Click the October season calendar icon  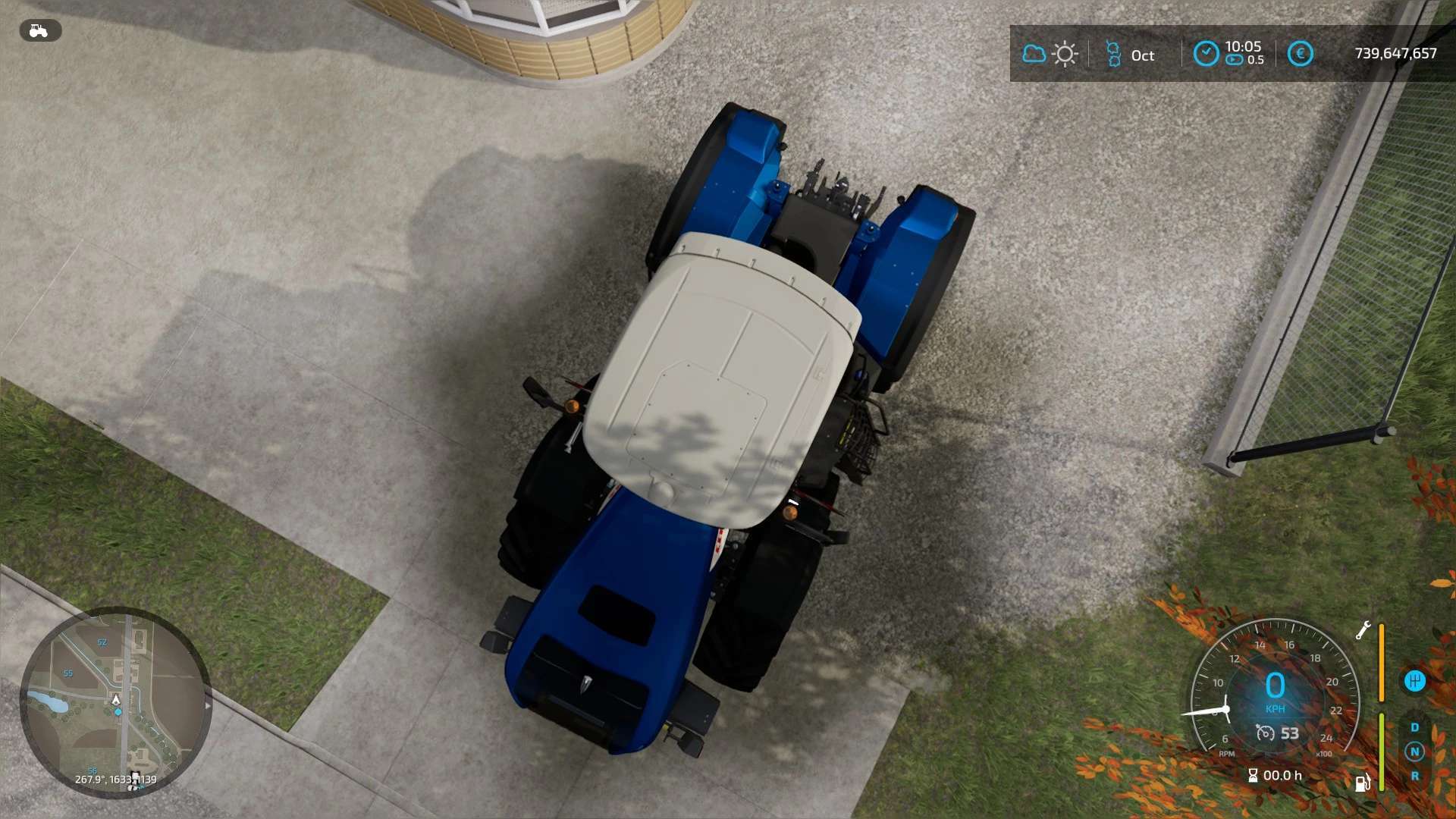[1113, 55]
